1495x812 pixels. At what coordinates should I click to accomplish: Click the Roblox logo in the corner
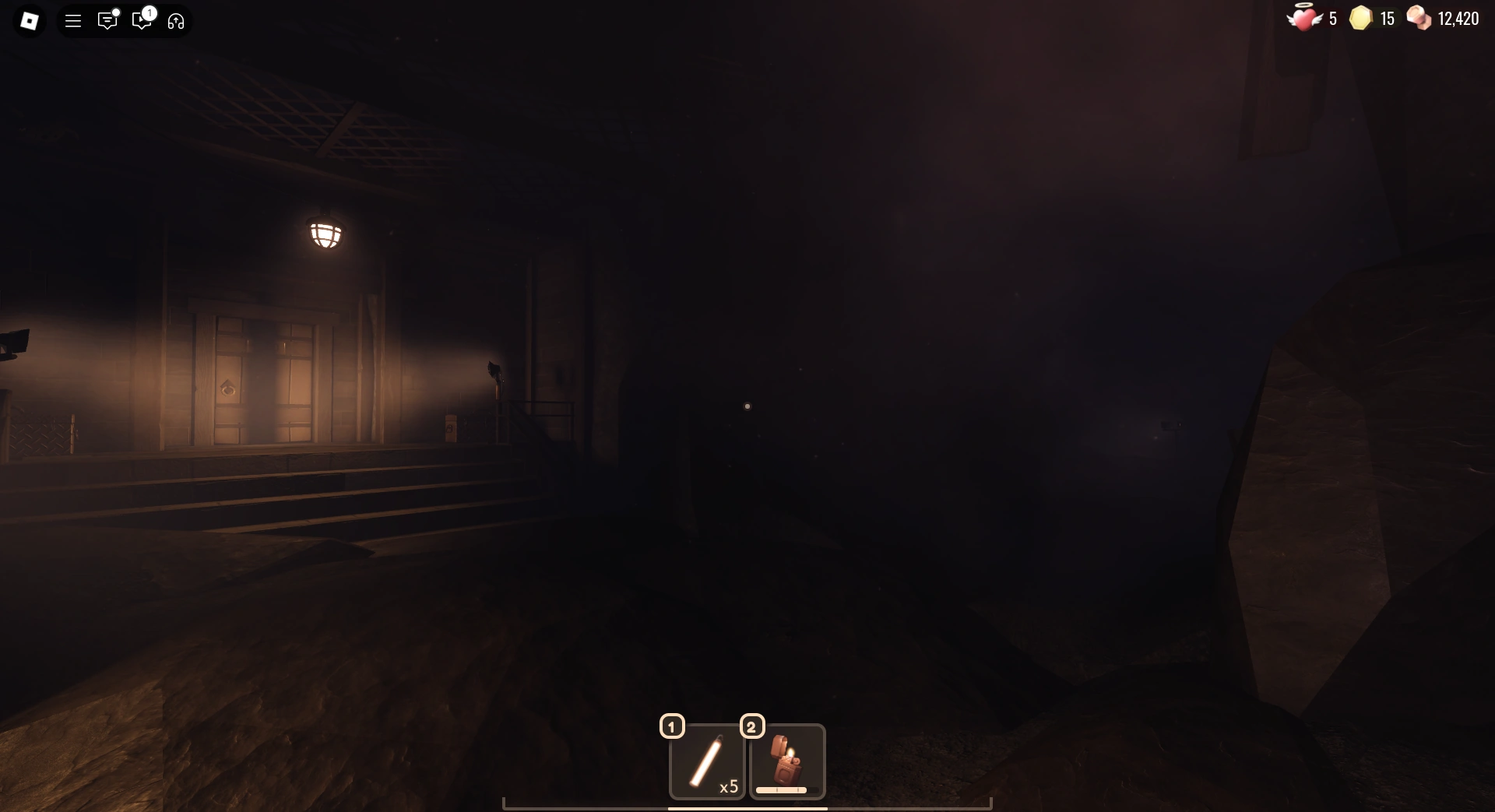pyautogui.click(x=30, y=21)
